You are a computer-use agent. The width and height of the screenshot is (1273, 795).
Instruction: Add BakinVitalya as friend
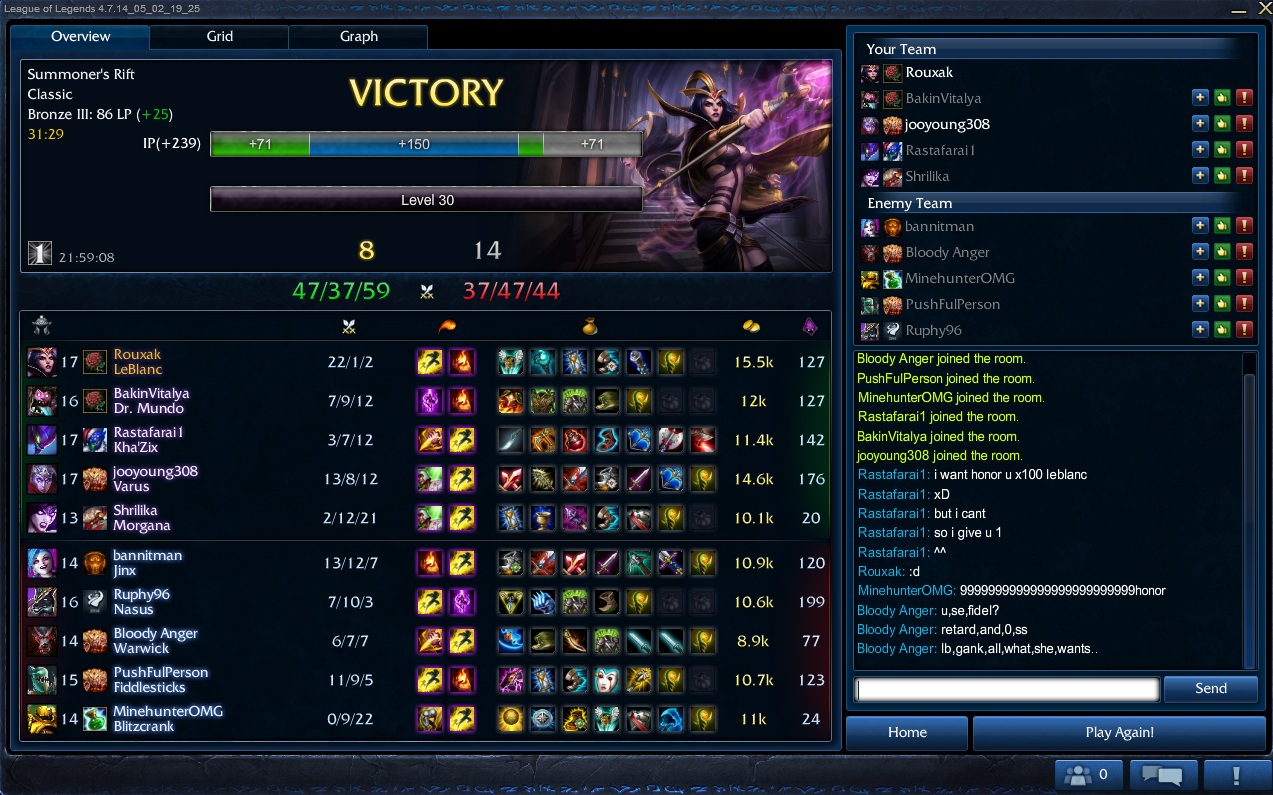1201,98
